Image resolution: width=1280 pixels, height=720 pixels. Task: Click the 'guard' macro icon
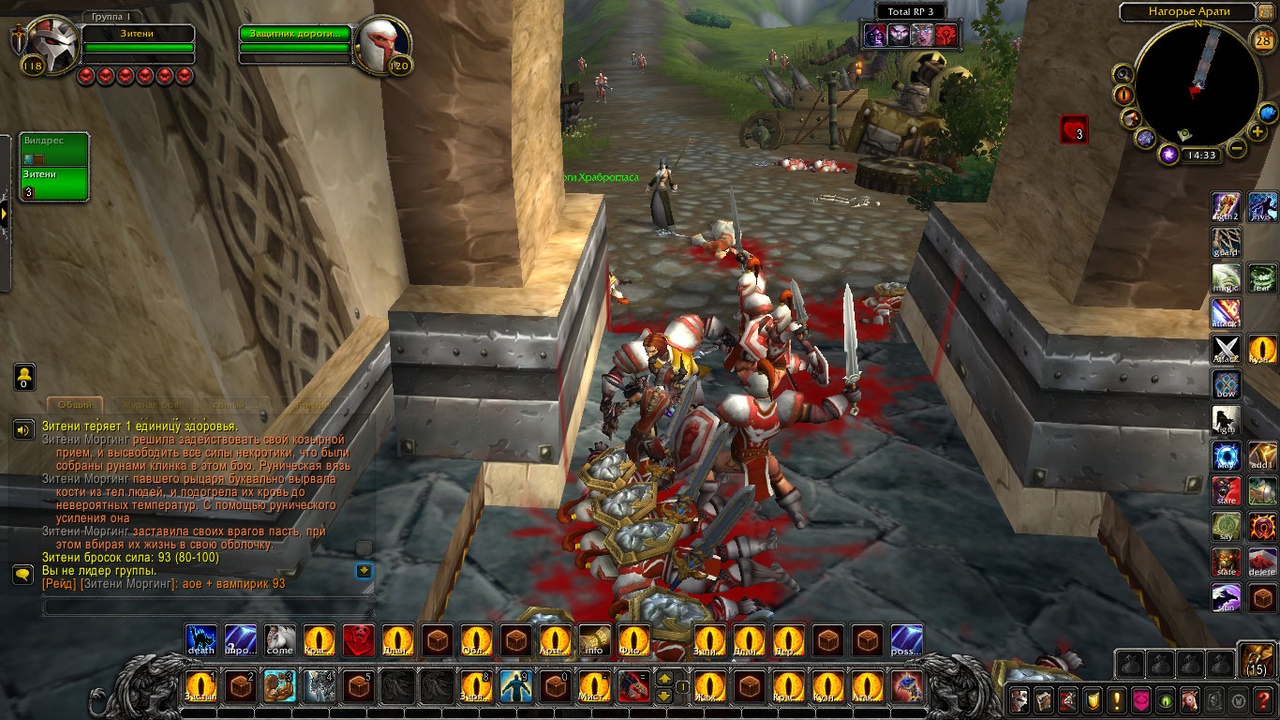(x=1226, y=243)
